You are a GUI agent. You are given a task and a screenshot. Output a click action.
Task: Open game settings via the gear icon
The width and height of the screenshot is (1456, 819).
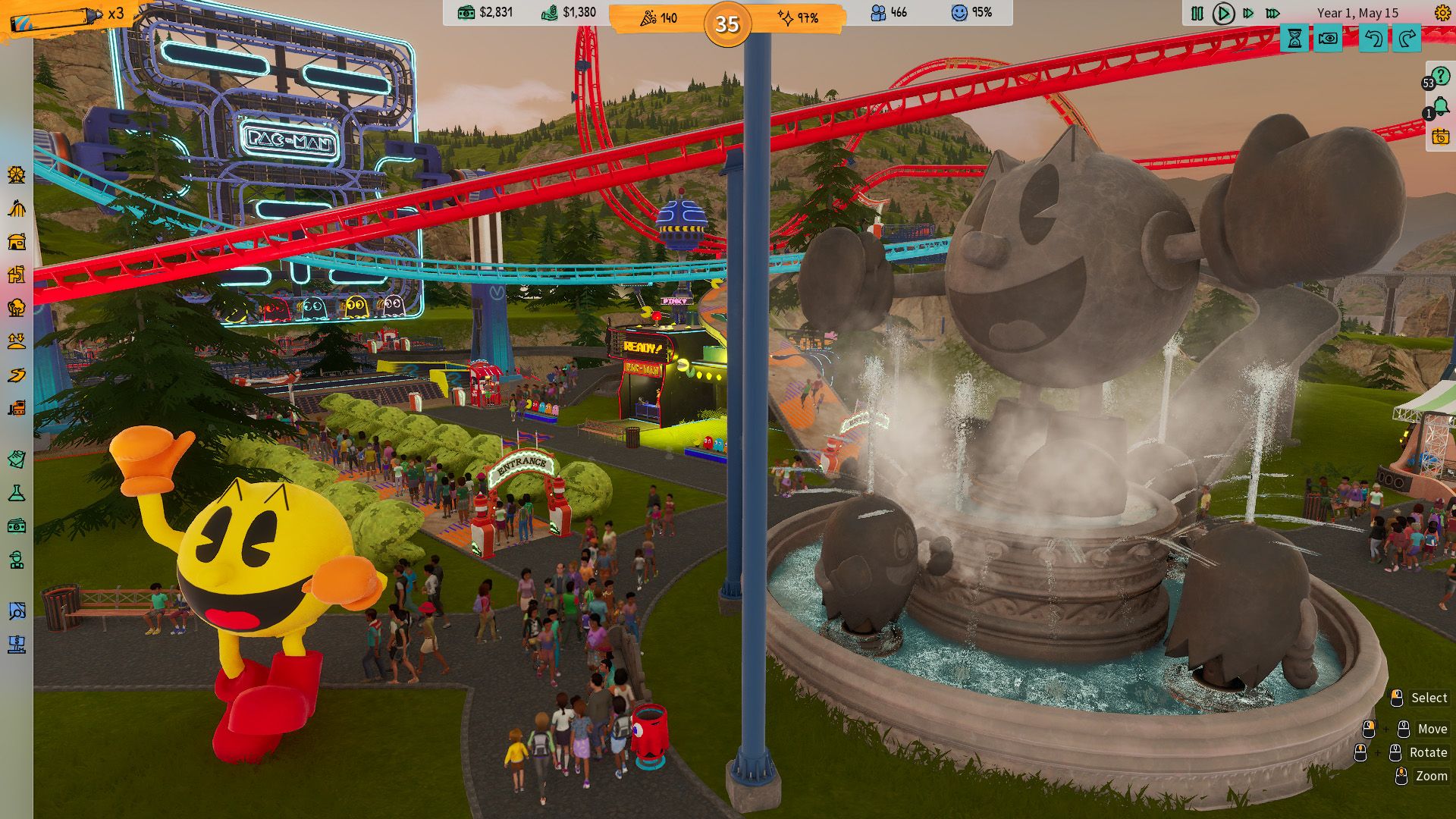(1442, 13)
